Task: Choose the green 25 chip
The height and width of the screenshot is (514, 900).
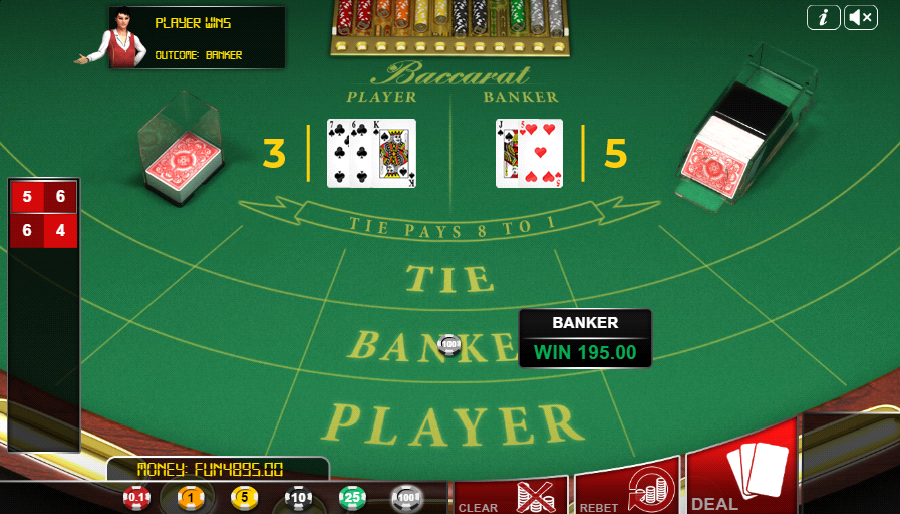Action: 352,497
